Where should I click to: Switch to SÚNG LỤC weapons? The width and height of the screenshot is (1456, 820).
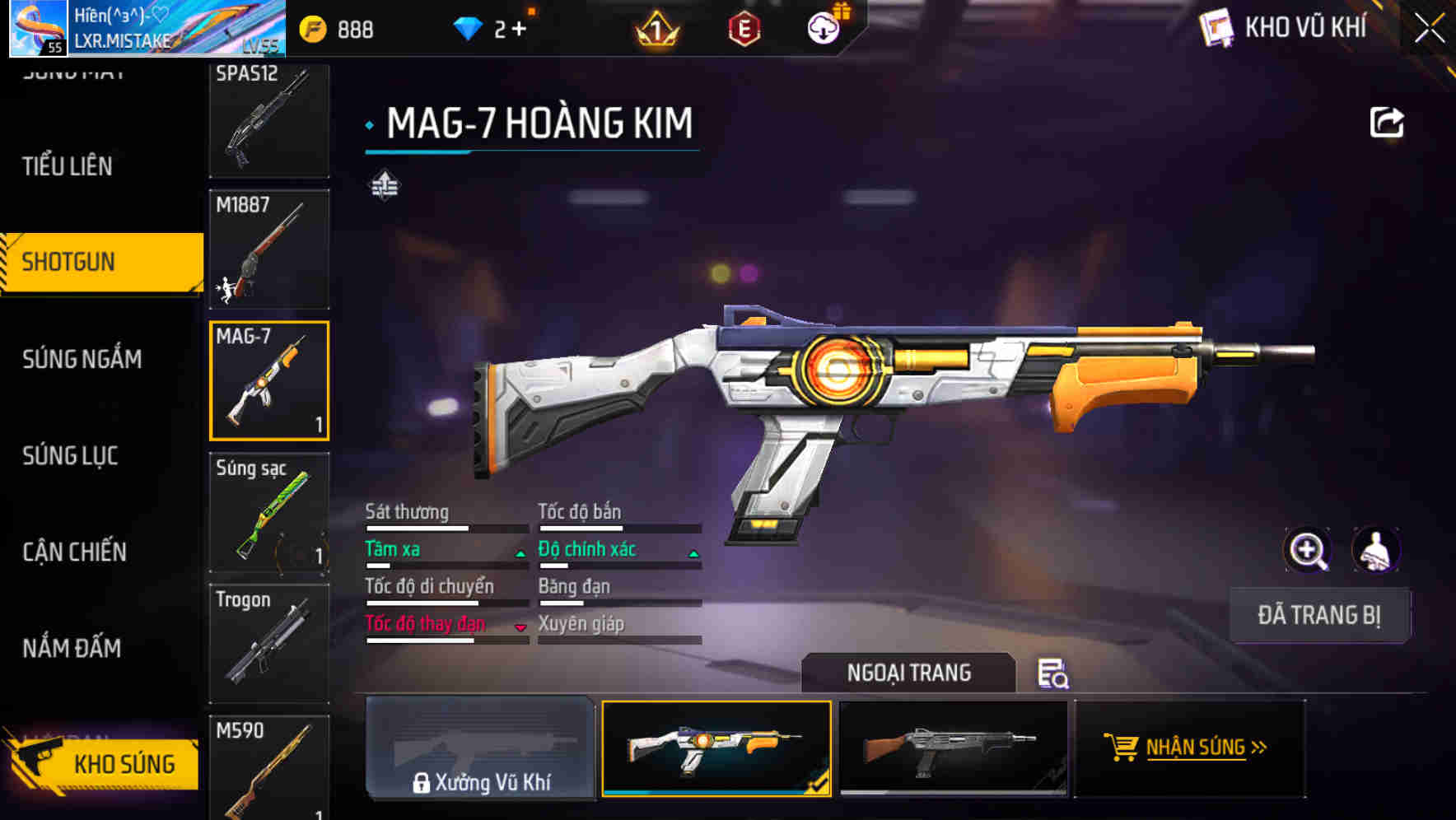[x=71, y=455]
